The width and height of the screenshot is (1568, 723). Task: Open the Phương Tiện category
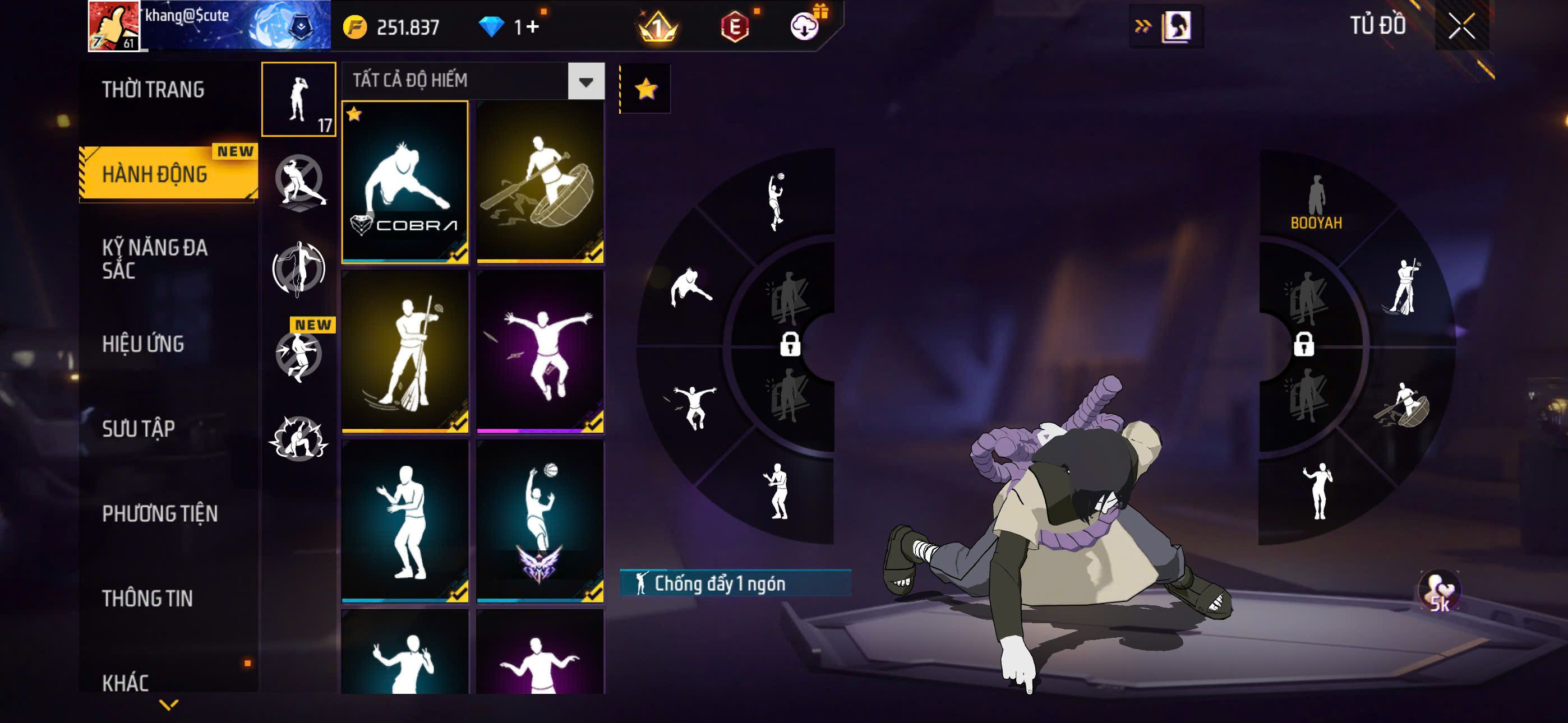coord(159,513)
